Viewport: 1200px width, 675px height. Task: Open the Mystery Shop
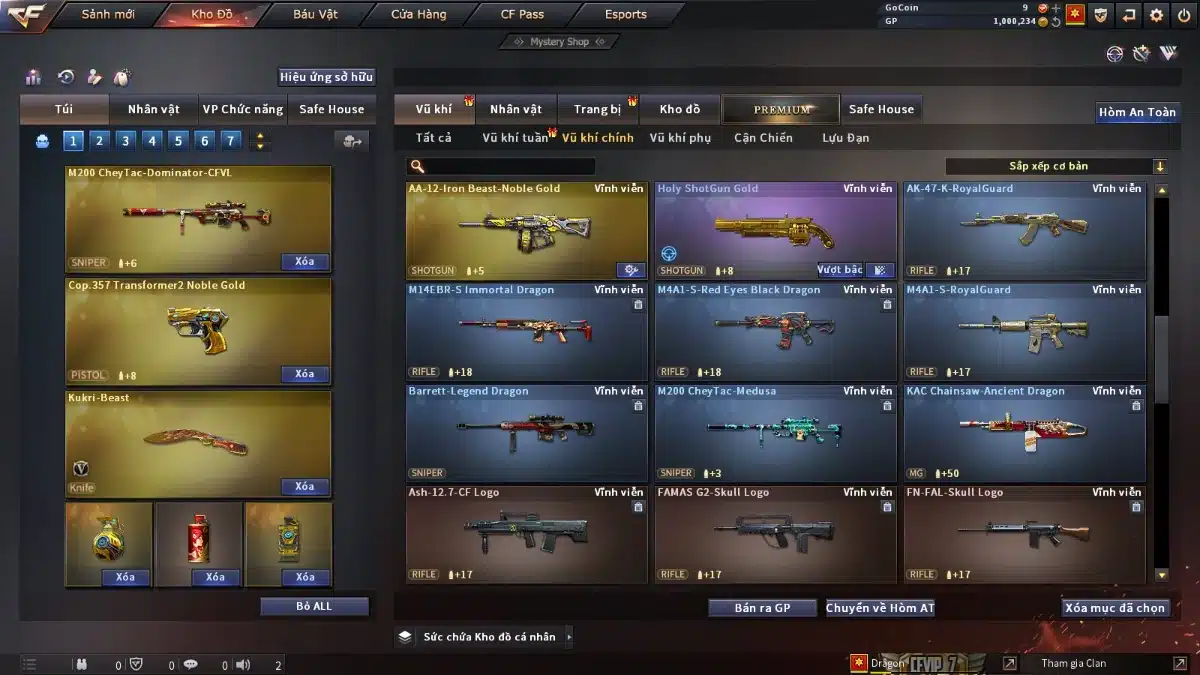click(x=559, y=42)
